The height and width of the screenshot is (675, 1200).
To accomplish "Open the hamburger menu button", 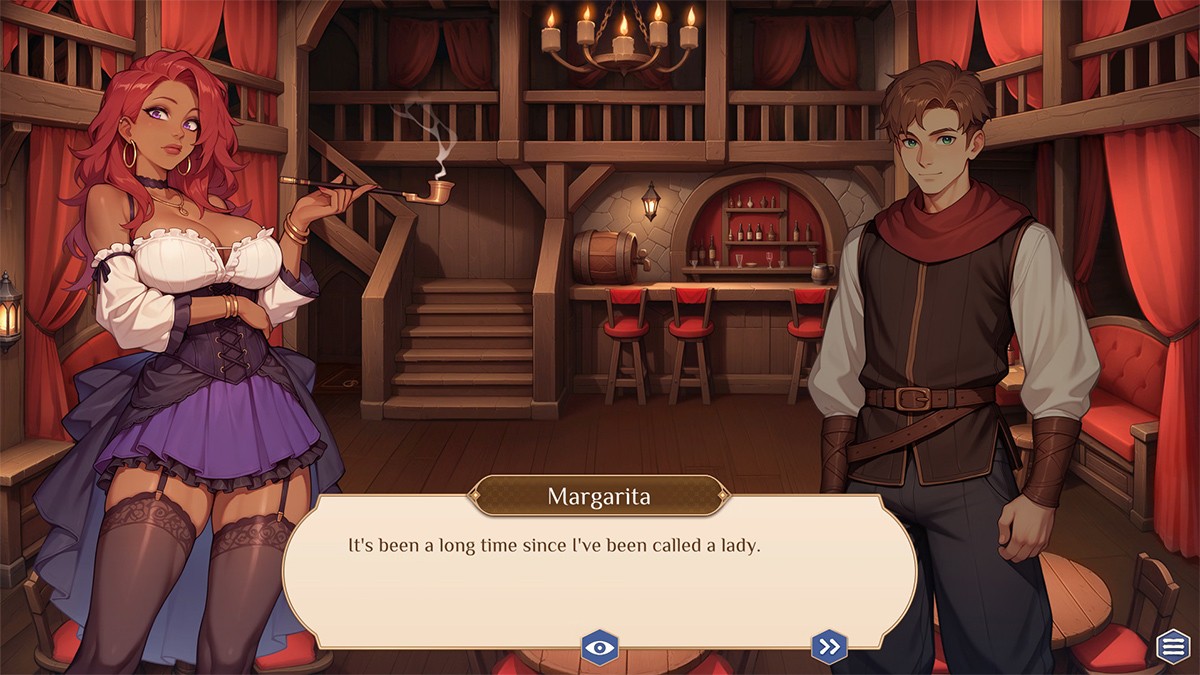I will pos(1173,647).
